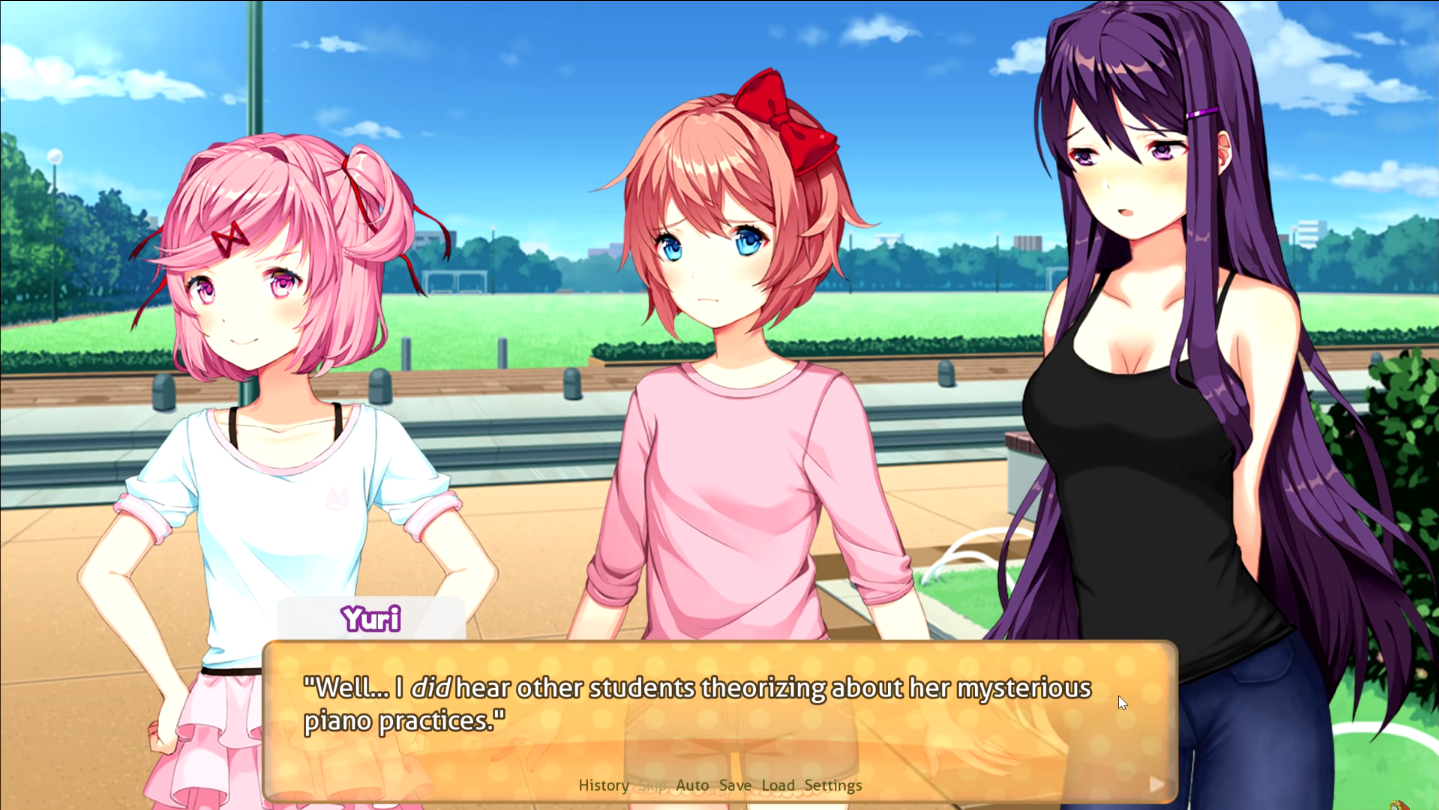The image size is (1439, 810).
Task: Open the Load screen
Action: pos(777,785)
